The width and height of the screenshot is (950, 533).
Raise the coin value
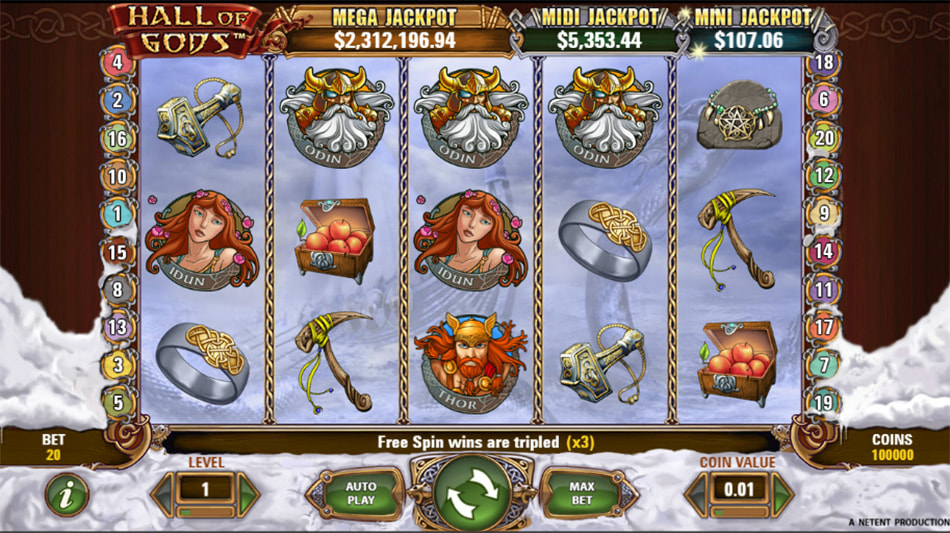click(783, 494)
